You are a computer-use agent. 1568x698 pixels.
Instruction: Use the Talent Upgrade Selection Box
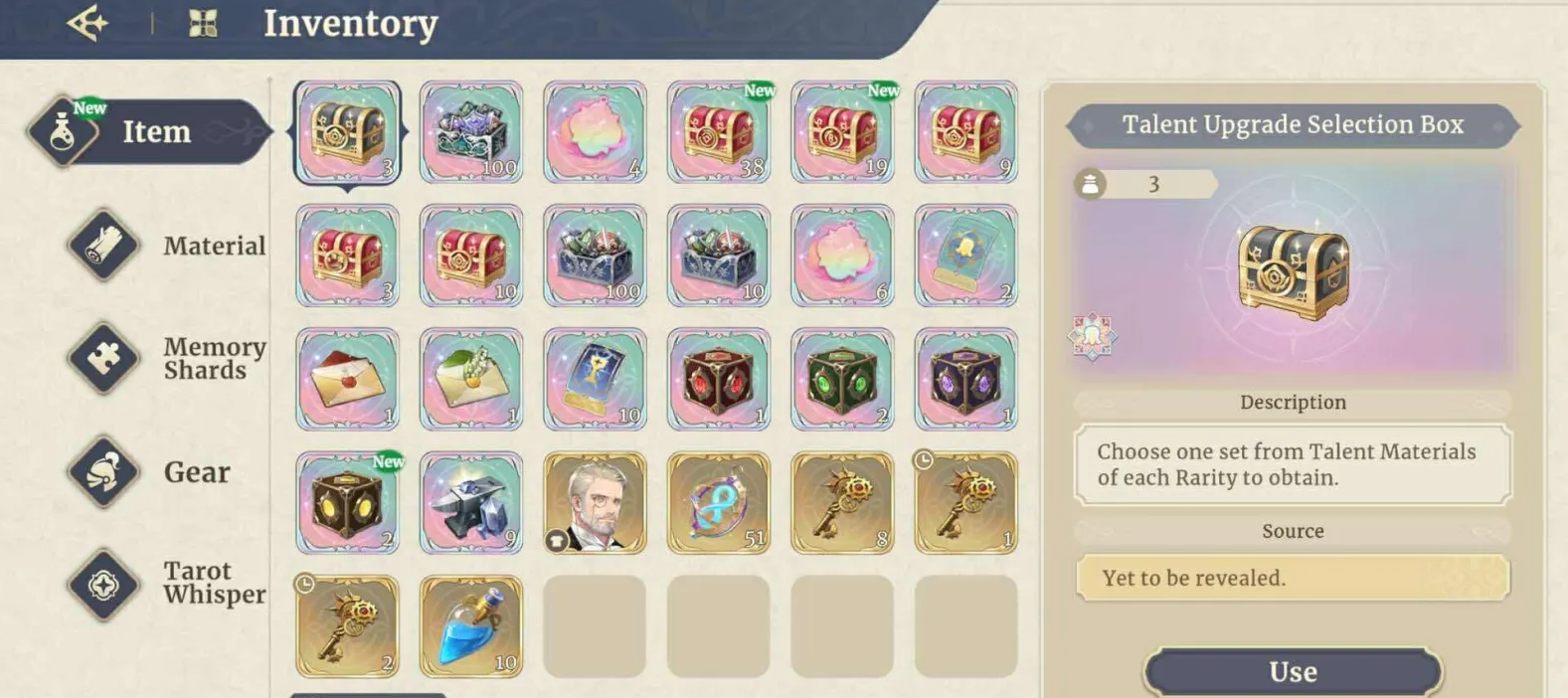tap(1293, 671)
